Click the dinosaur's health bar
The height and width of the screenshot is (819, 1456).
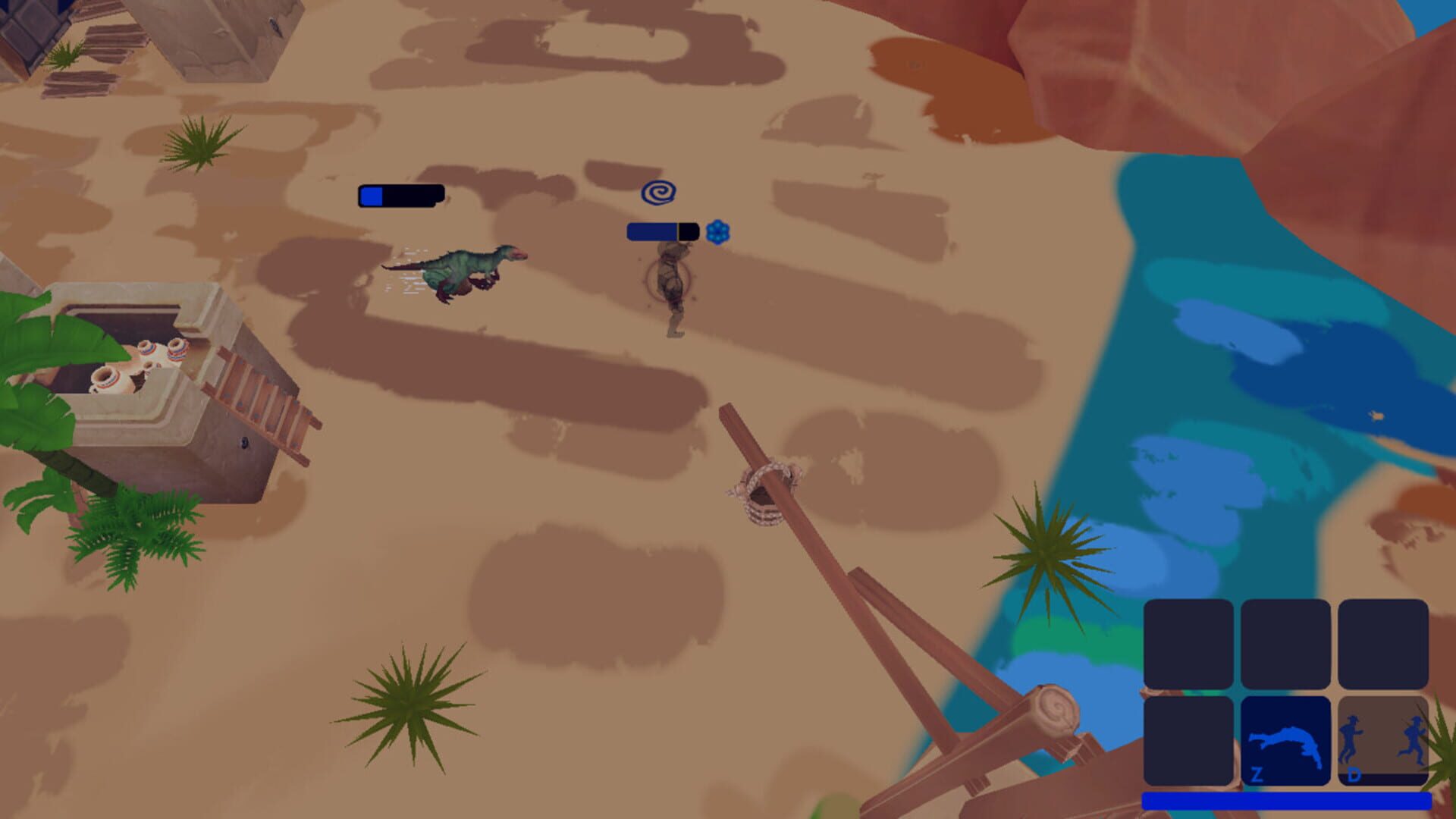(398, 196)
